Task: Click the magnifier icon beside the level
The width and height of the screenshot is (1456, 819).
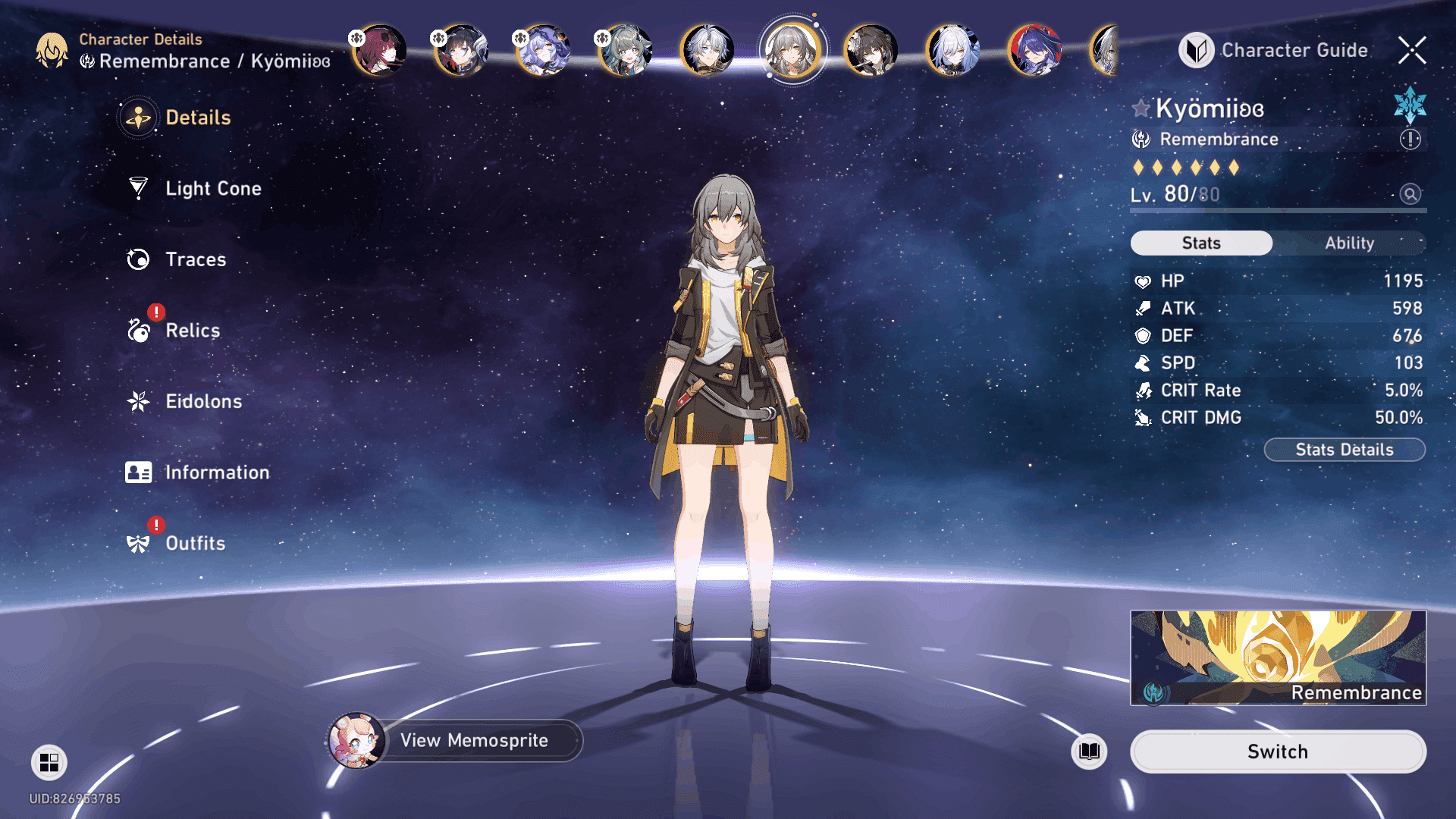Action: (1410, 194)
